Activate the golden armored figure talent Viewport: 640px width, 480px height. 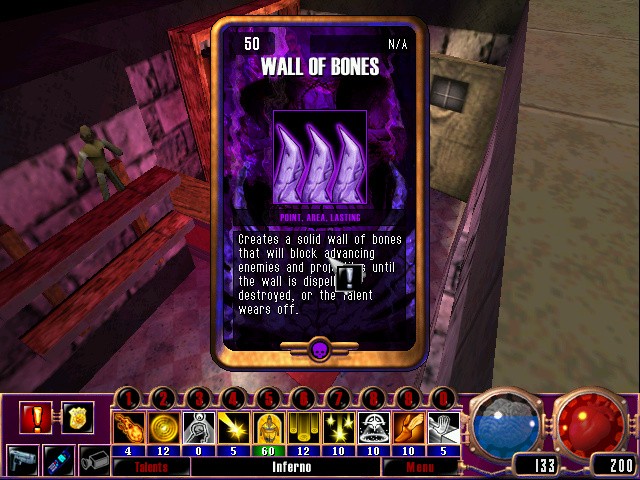(x=266, y=428)
